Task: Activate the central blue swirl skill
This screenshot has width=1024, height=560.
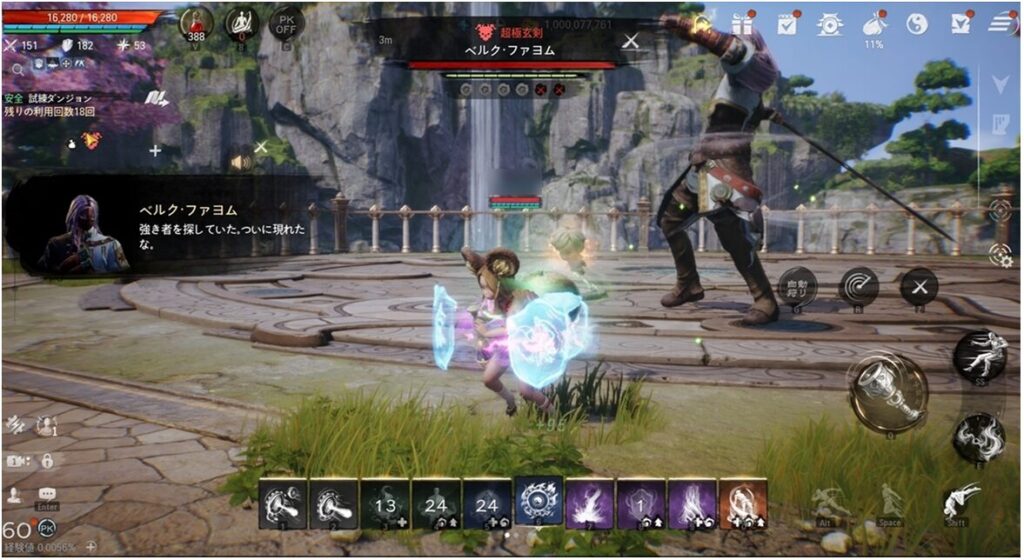Action: coord(539,502)
